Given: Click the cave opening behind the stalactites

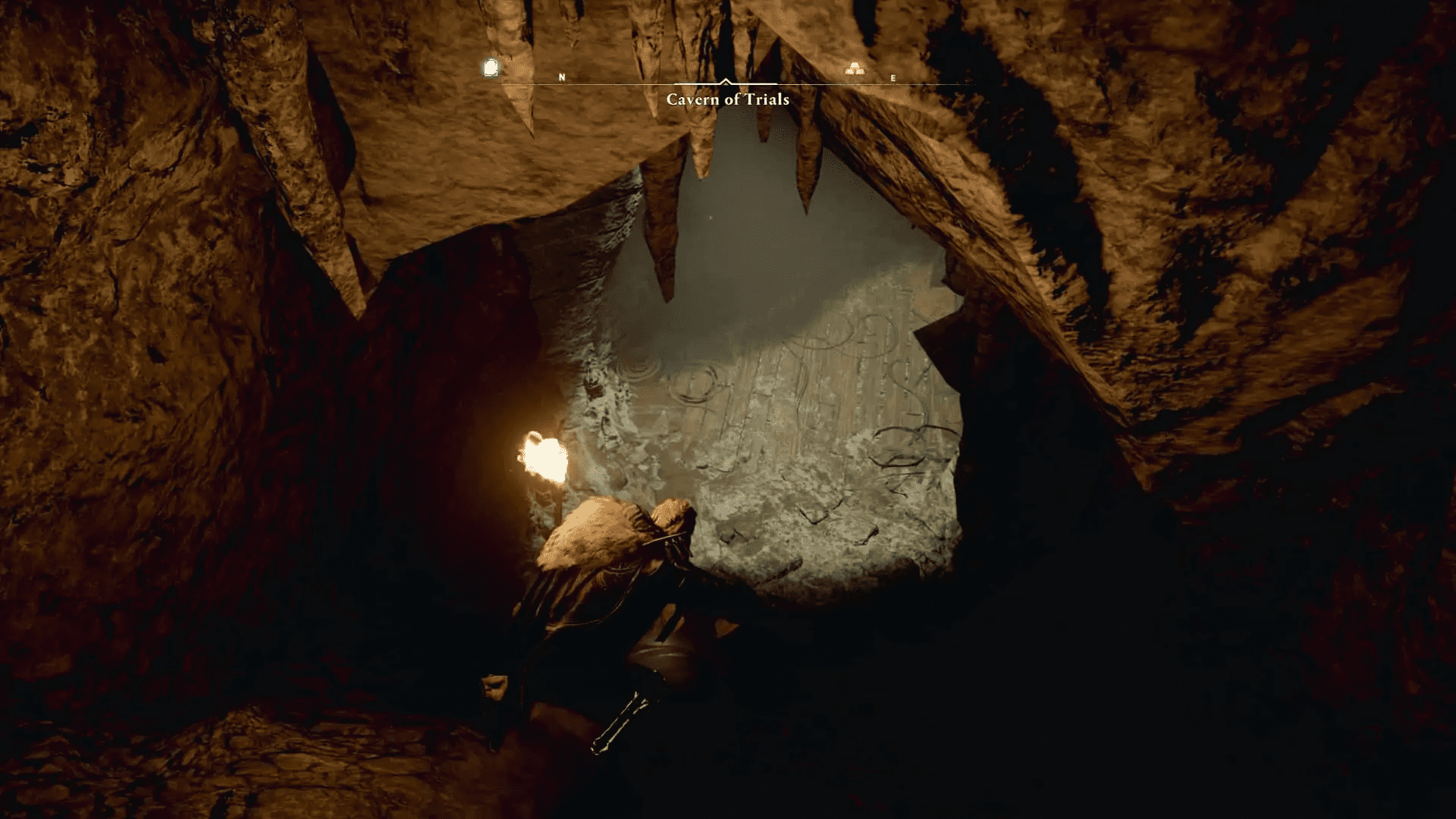Looking at the screenshot, I should coord(758,227).
